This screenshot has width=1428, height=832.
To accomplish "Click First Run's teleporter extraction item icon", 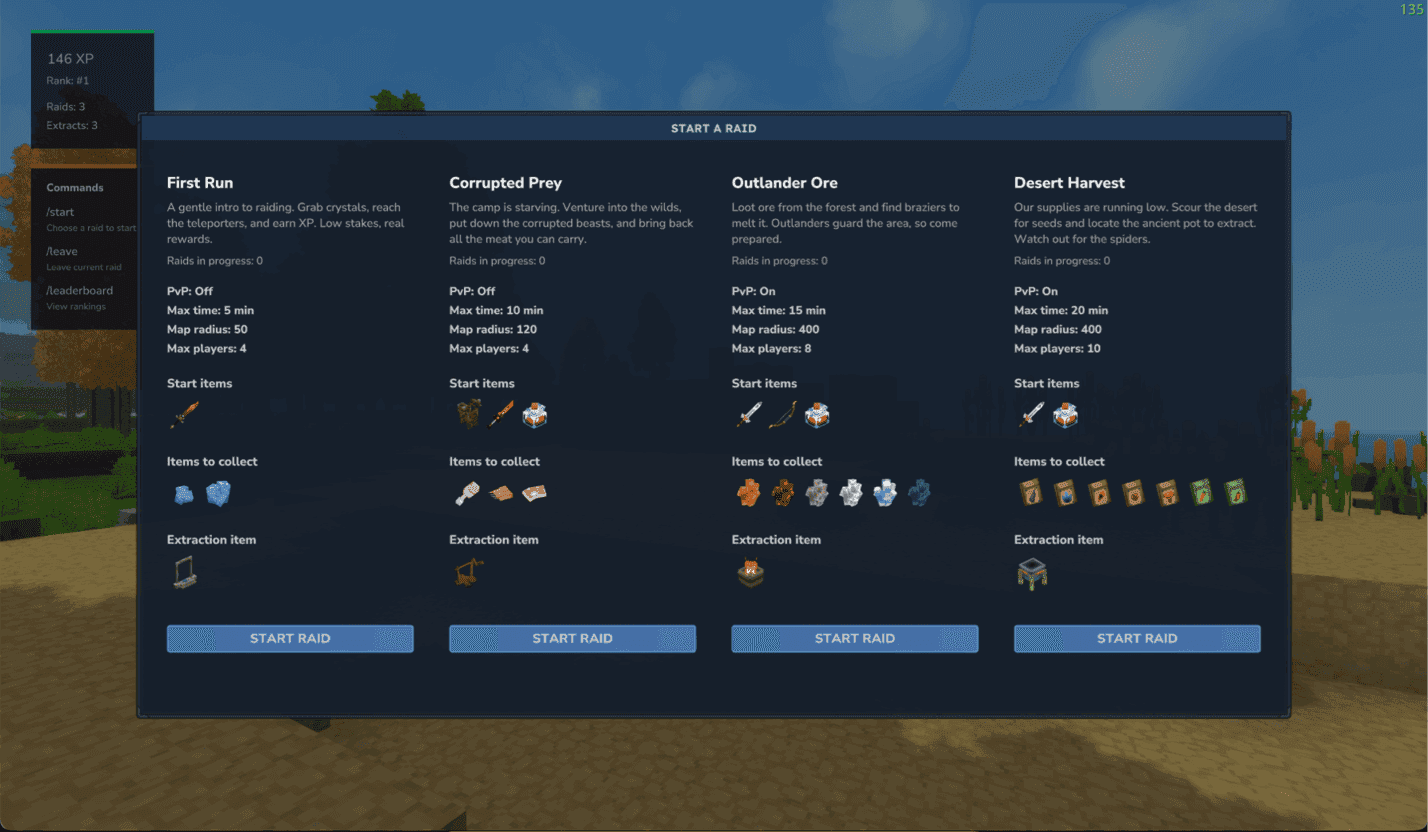I will pos(184,571).
